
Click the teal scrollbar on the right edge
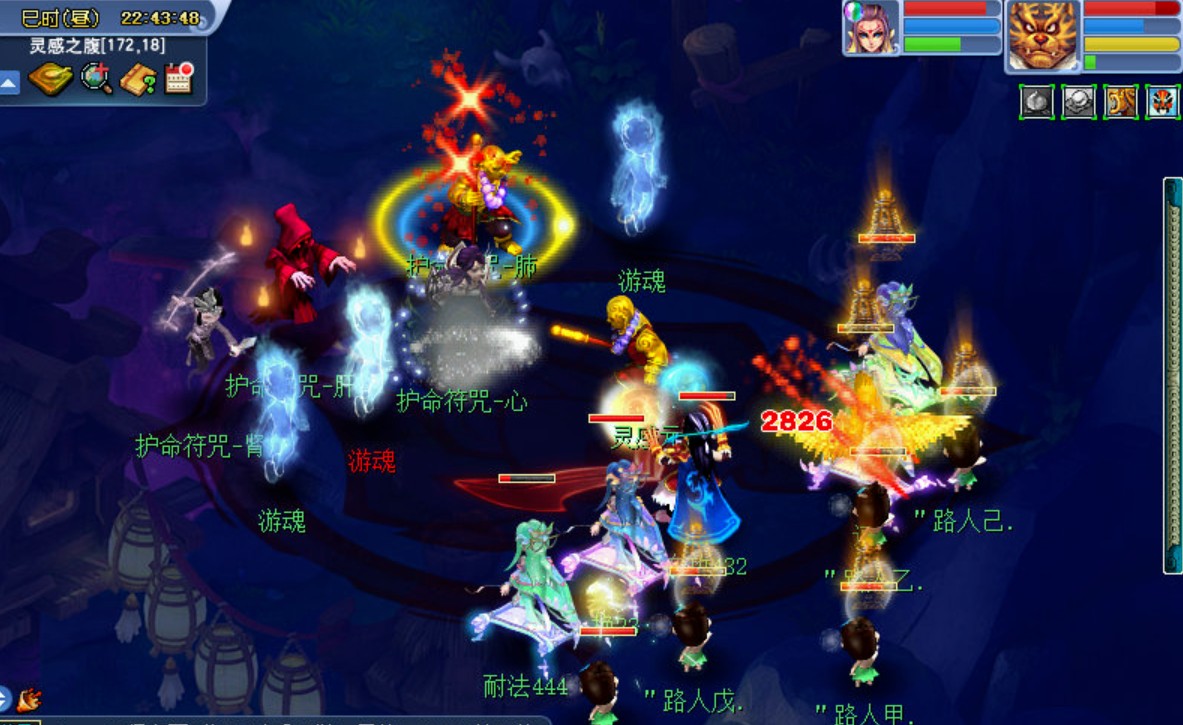[x=1173, y=375]
